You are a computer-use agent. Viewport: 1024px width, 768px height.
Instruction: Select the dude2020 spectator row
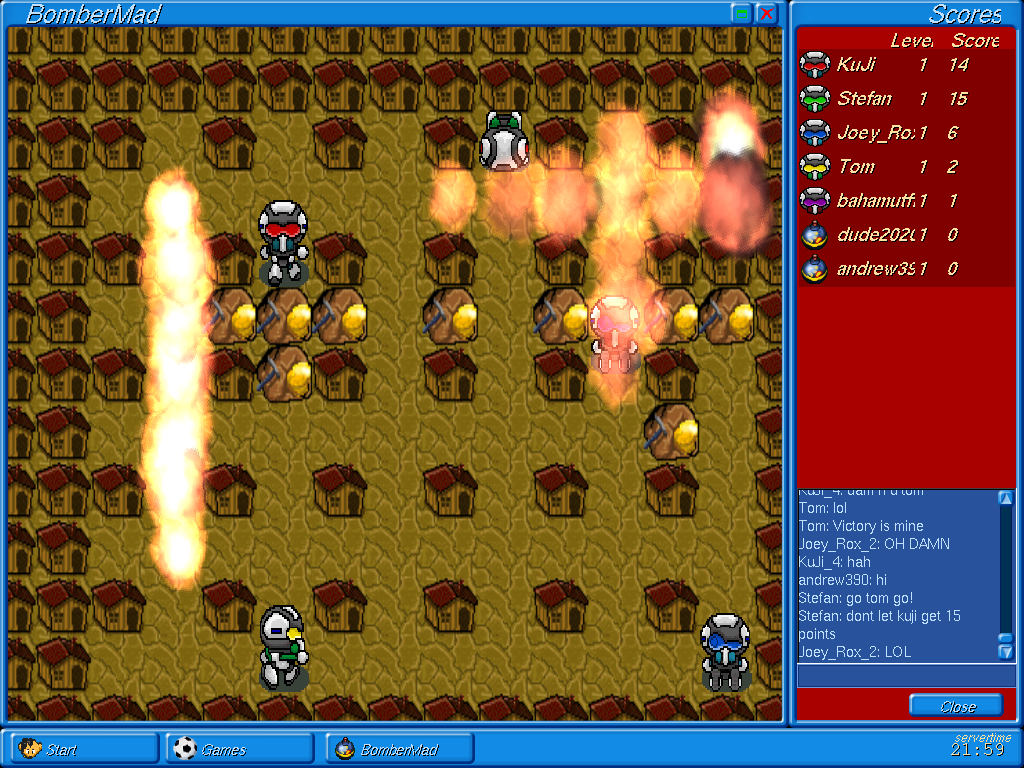(x=882, y=235)
